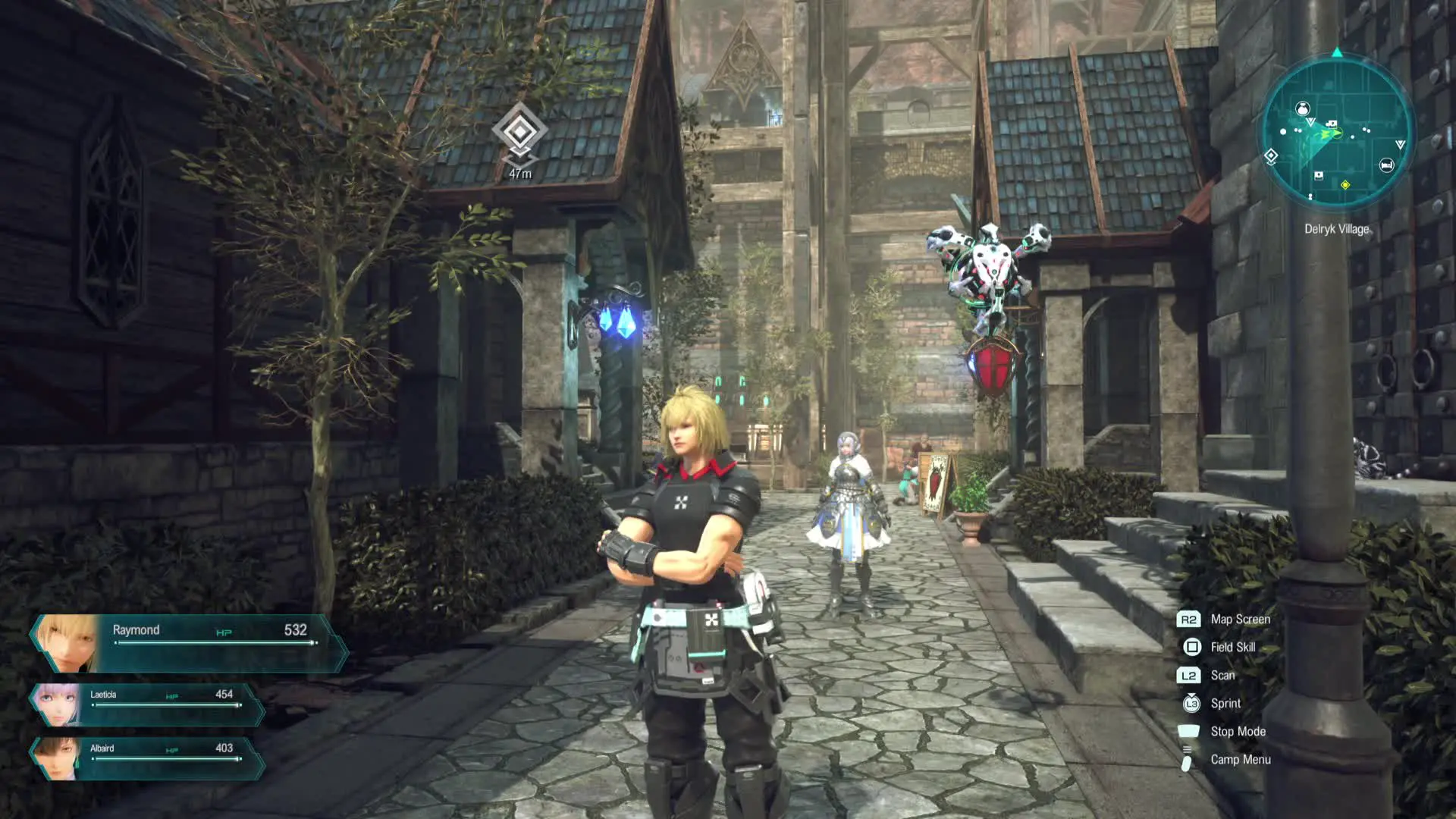Click the inn bed marker on minimap

pyautogui.click(x=1386, y=165)
